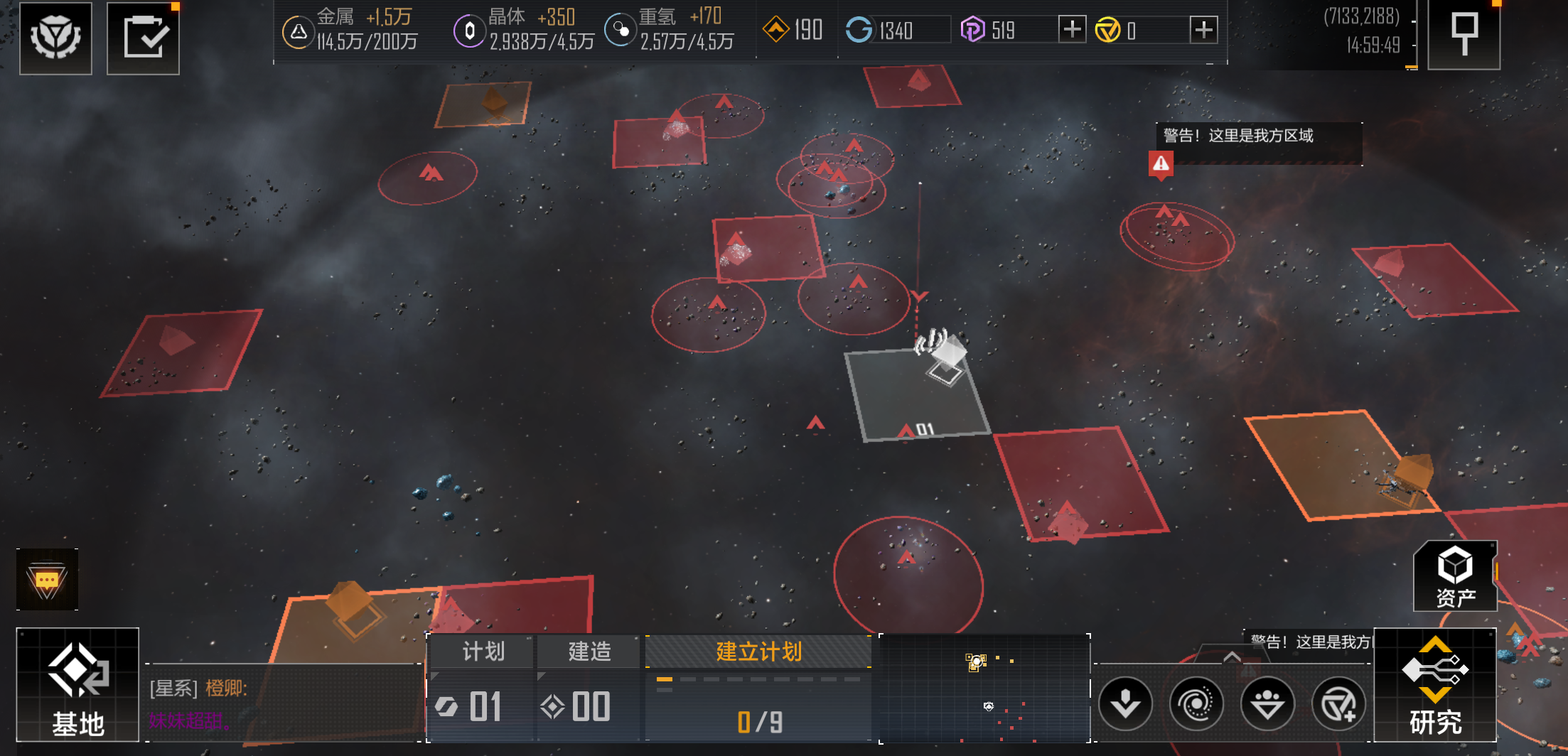Open the 研究 research menu
This screenshot has width=1568, height=756.
(1435, 685)
